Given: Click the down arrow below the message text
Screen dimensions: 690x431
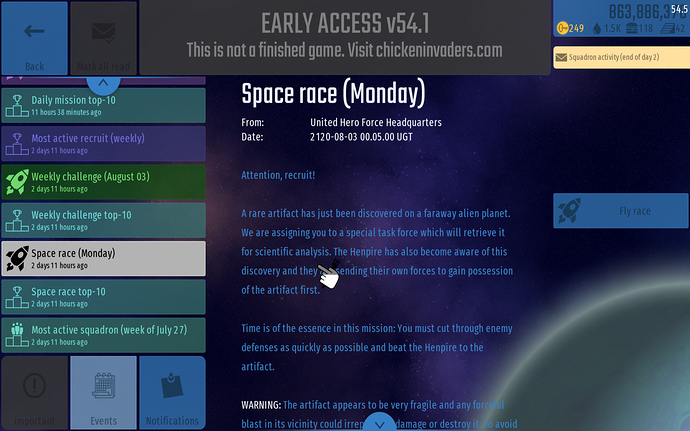Looking at the screenshot, I should (x=379, y=421).
